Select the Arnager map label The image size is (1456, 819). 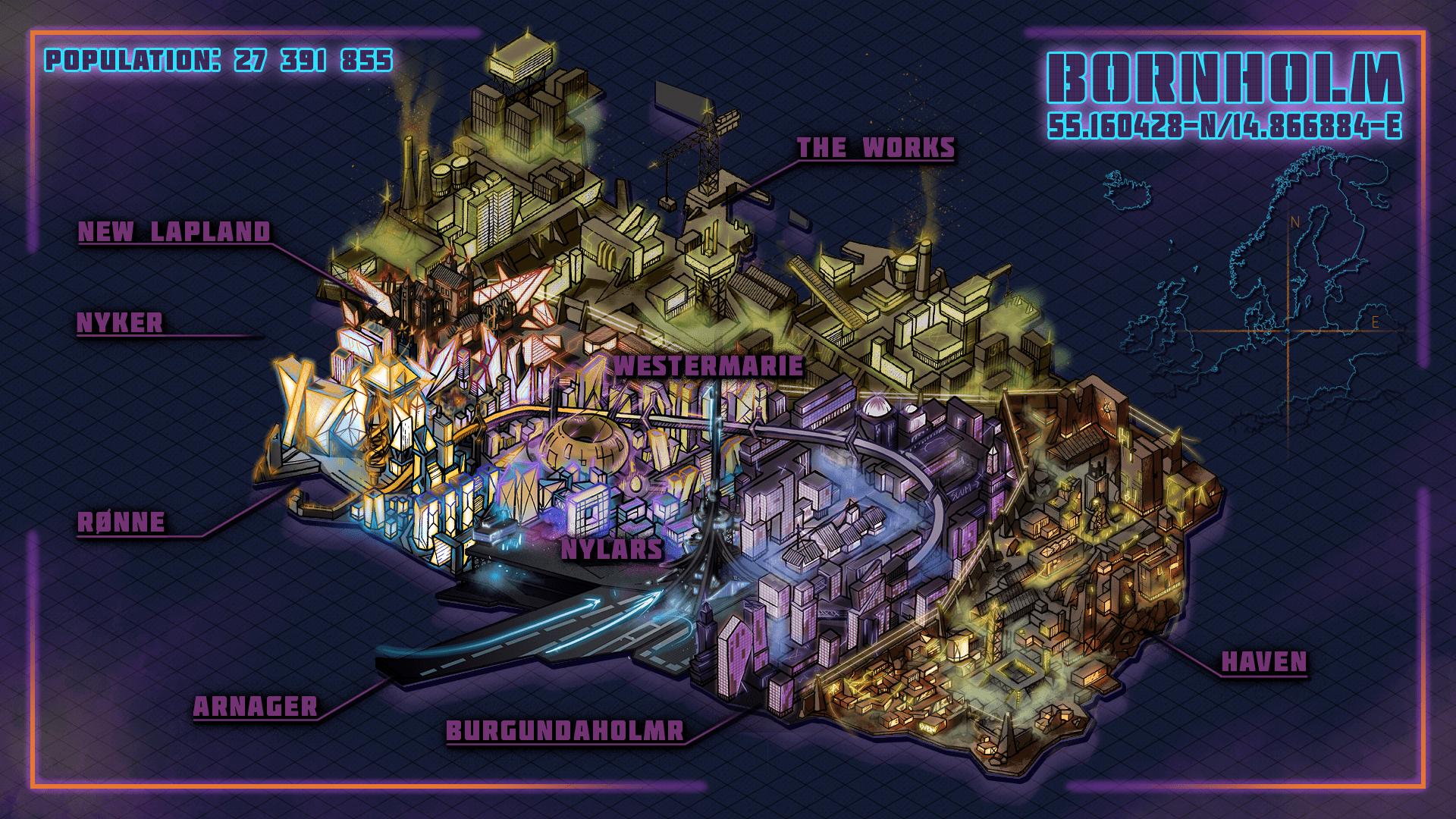pyautogui.click(x=256, y=707)
